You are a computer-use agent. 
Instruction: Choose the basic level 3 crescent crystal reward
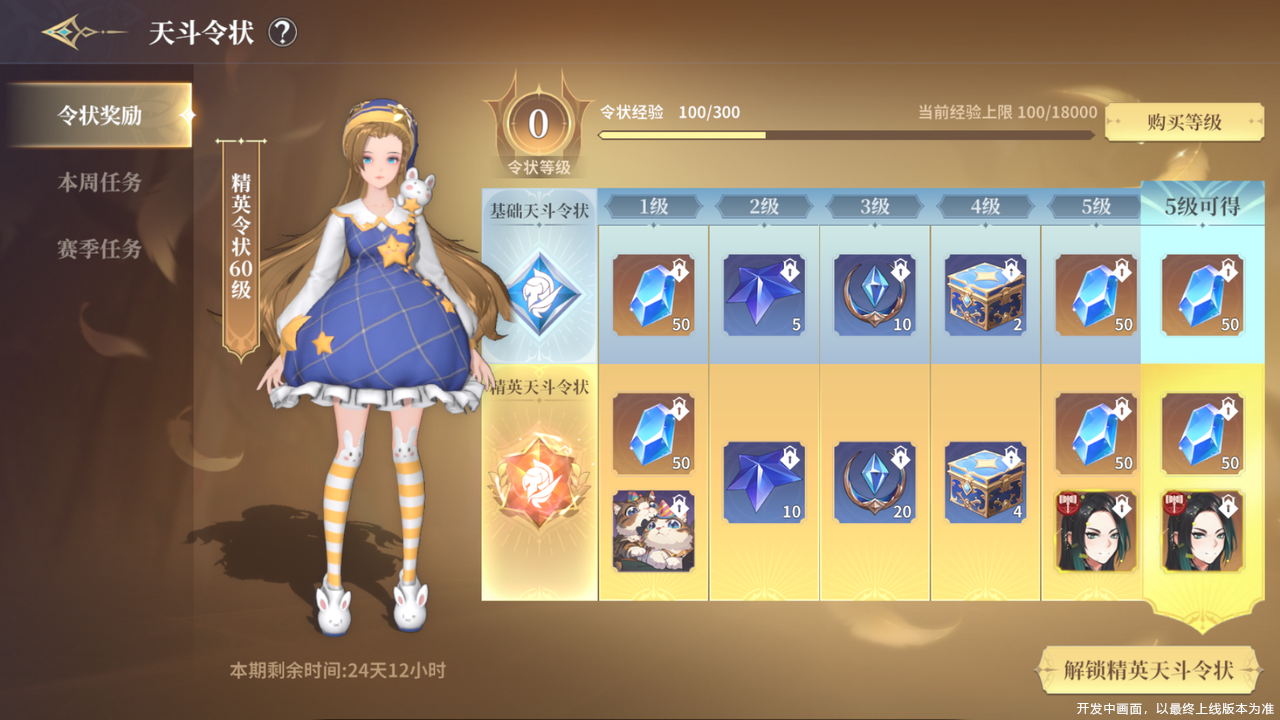875,295
